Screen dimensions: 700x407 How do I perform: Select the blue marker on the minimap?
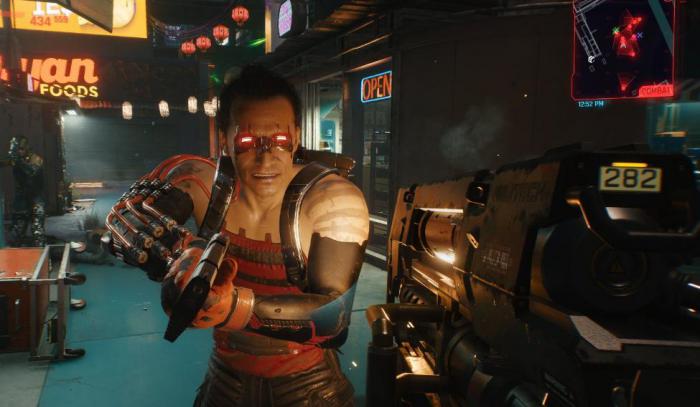[640, 35]
